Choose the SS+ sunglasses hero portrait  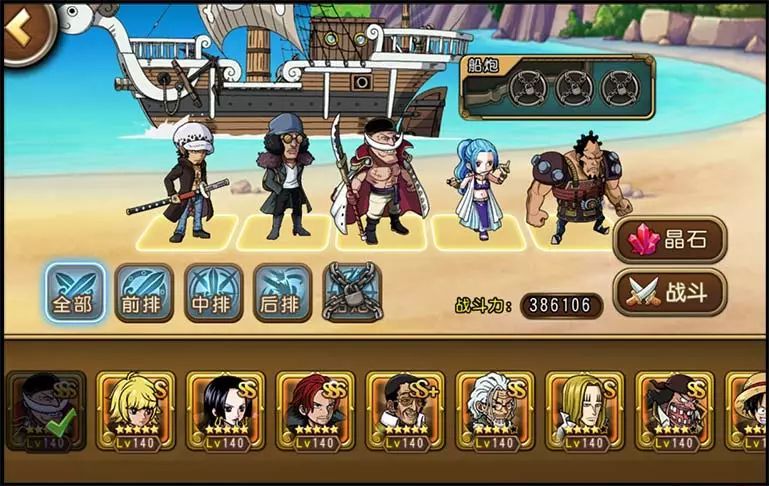coord(405,410)
